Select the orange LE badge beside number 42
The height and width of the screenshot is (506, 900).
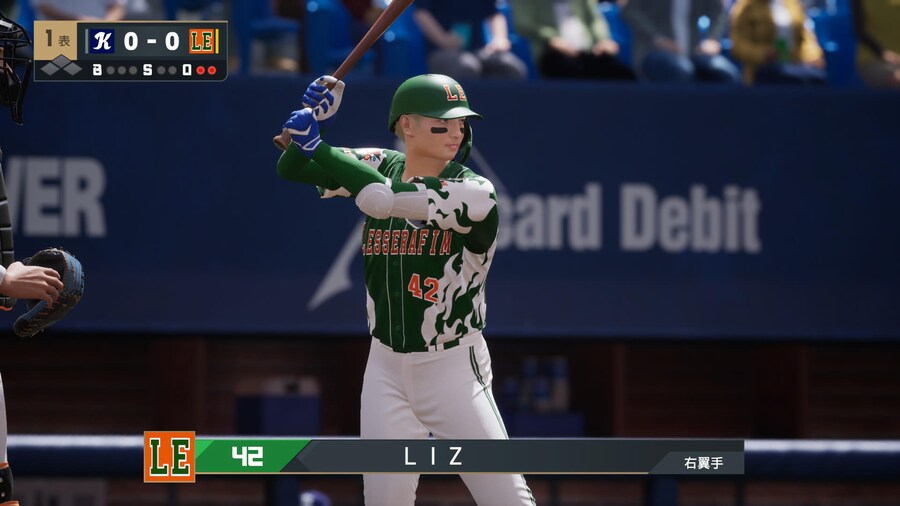(x=169, y=457)
